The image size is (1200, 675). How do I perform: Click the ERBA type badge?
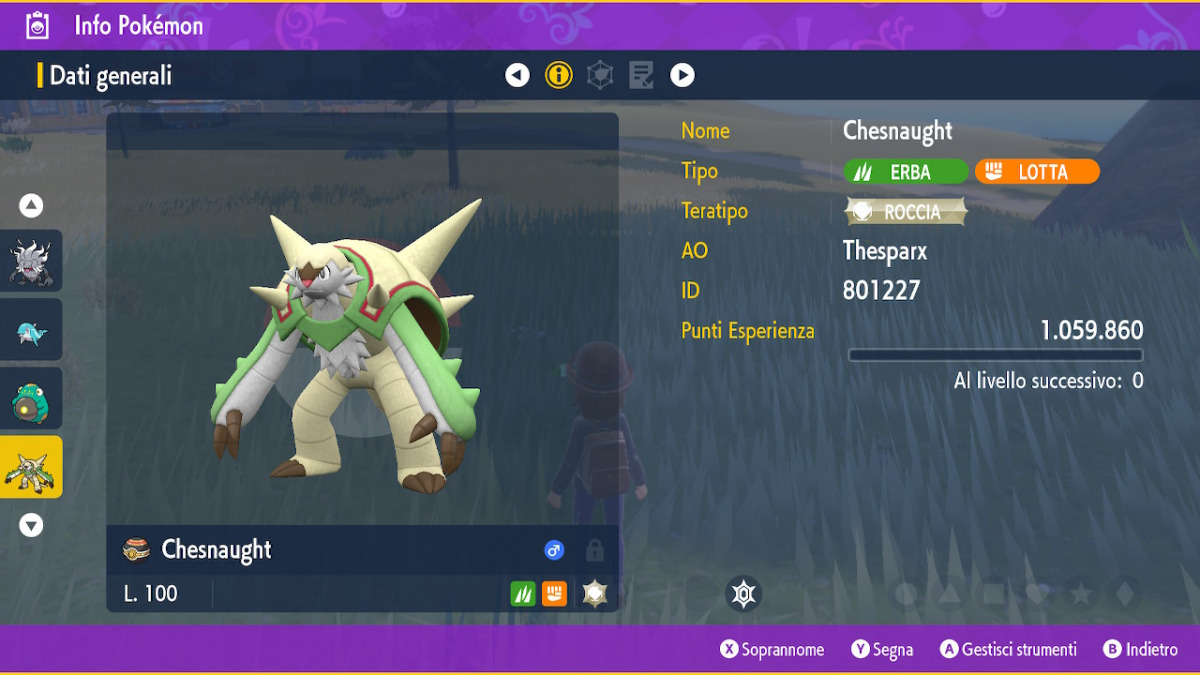(x=905, y=172)
